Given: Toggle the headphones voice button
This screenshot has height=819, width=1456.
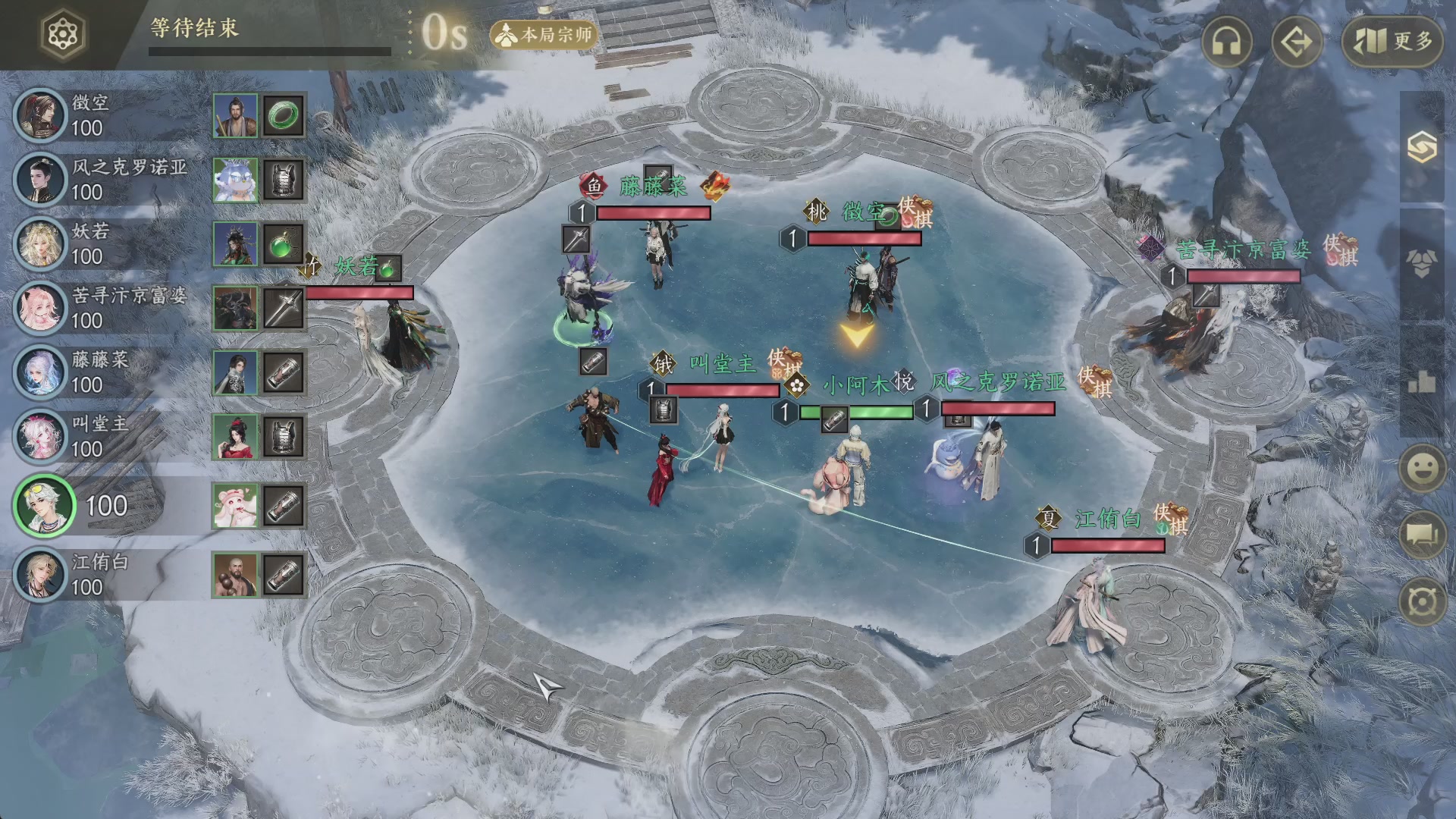Looking at the screenshot, I should [x=1226, y=42].
